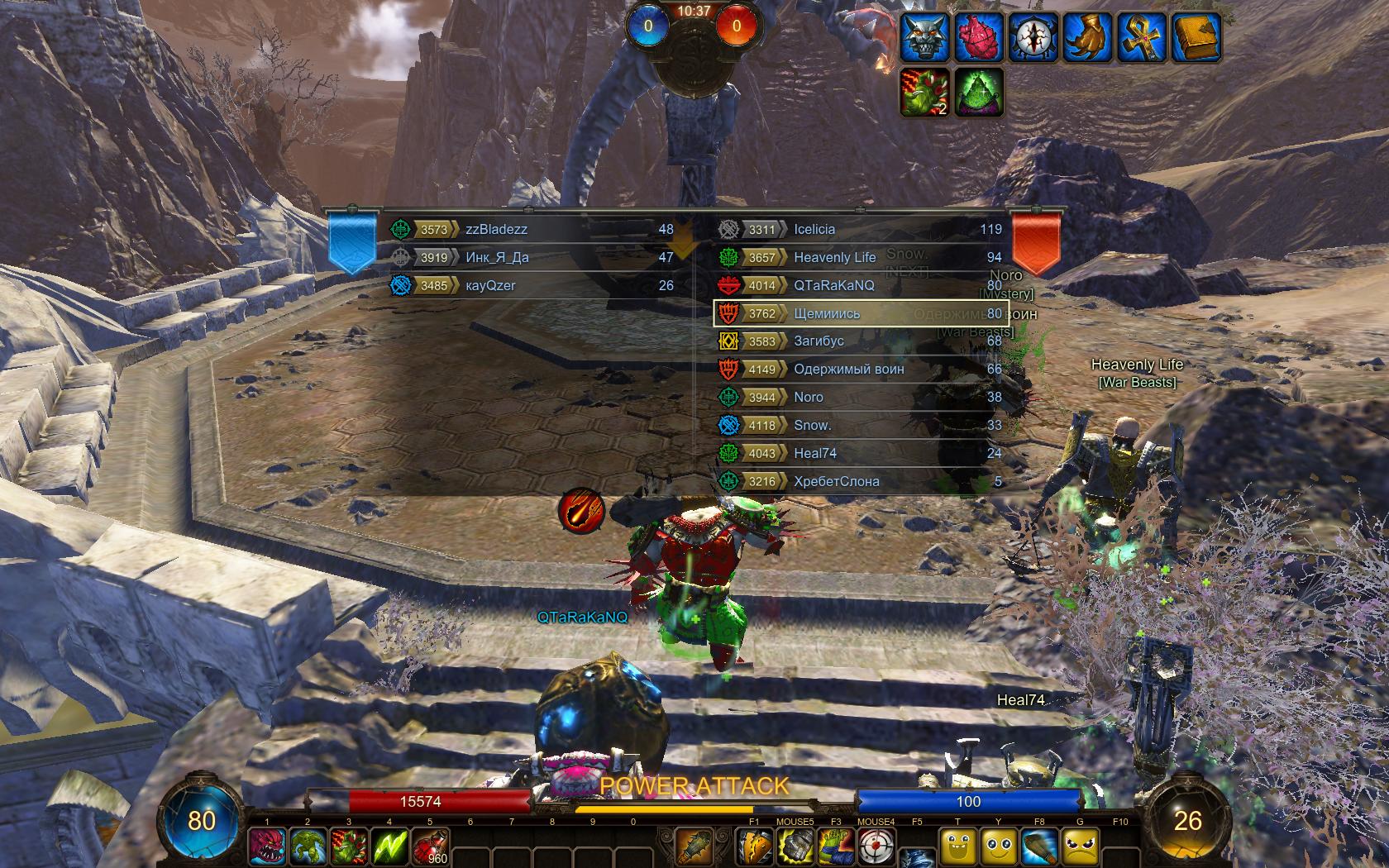
Task: Check the golden ankh buff icon
Action: (1142, 37)
